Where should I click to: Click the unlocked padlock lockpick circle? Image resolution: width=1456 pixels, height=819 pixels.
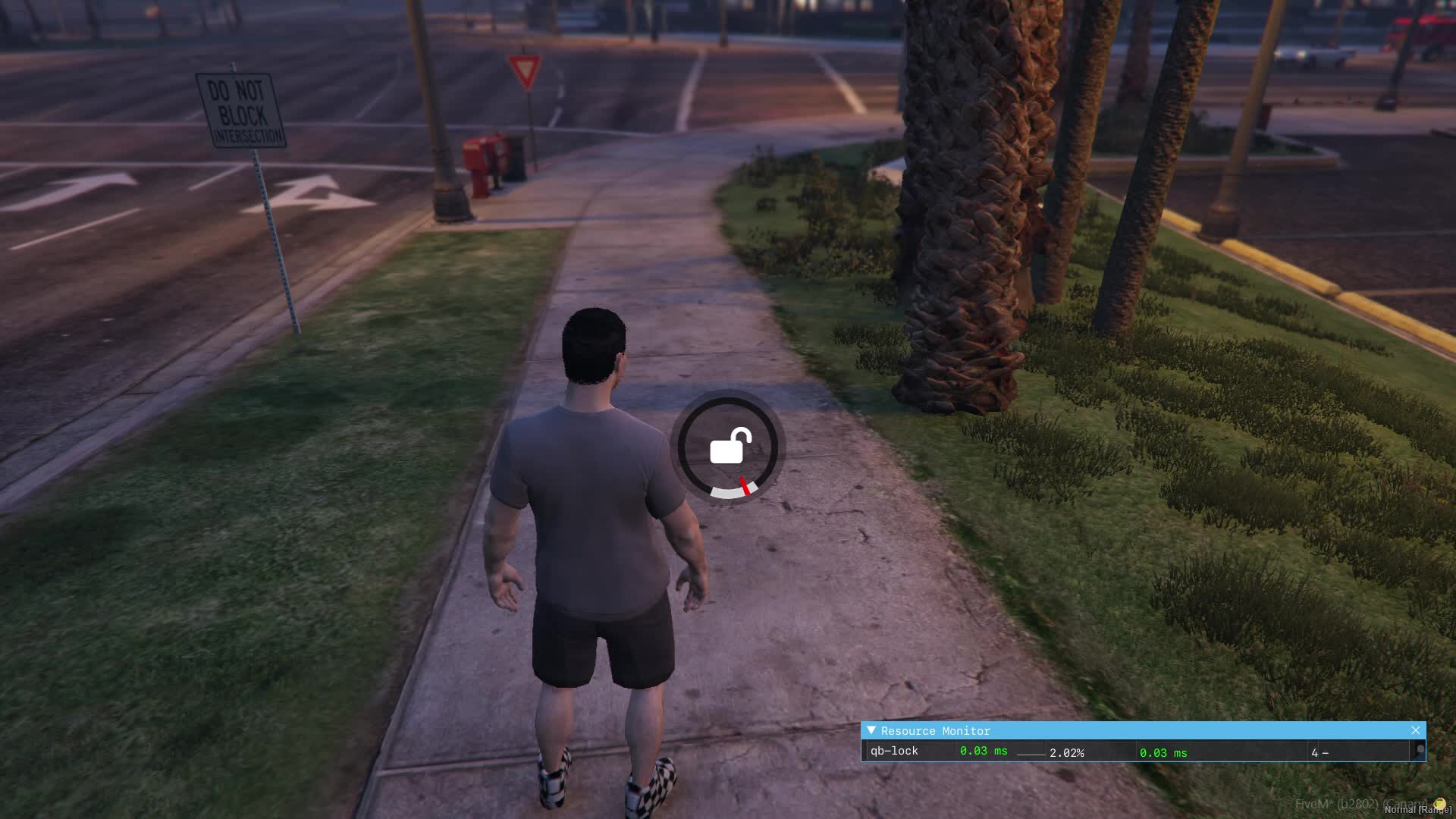(727, 447)
